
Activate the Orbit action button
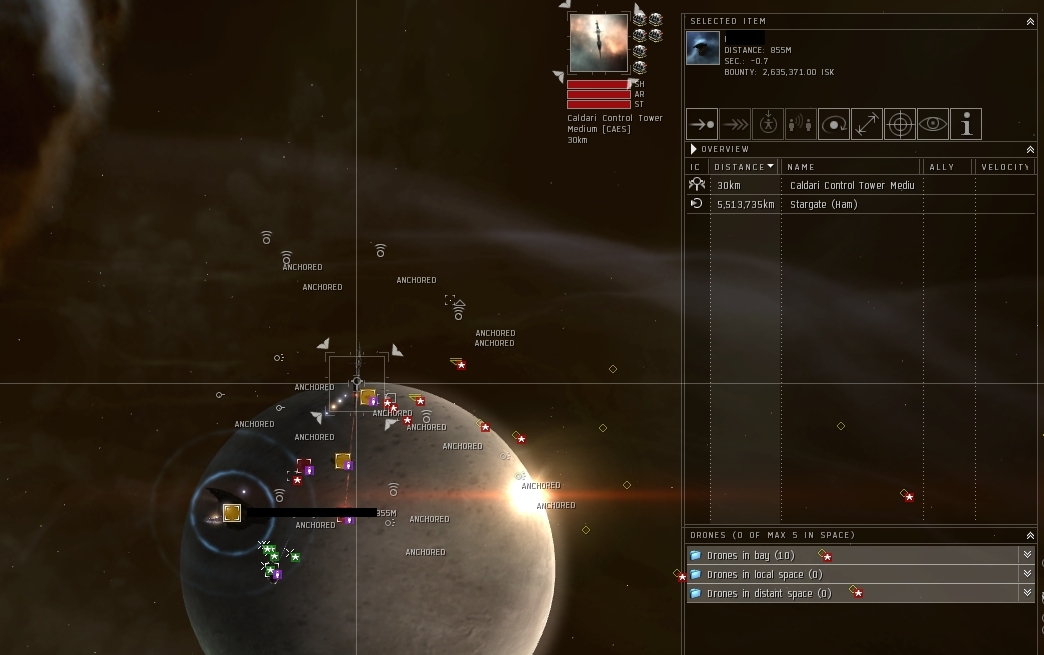coord(834,124)
